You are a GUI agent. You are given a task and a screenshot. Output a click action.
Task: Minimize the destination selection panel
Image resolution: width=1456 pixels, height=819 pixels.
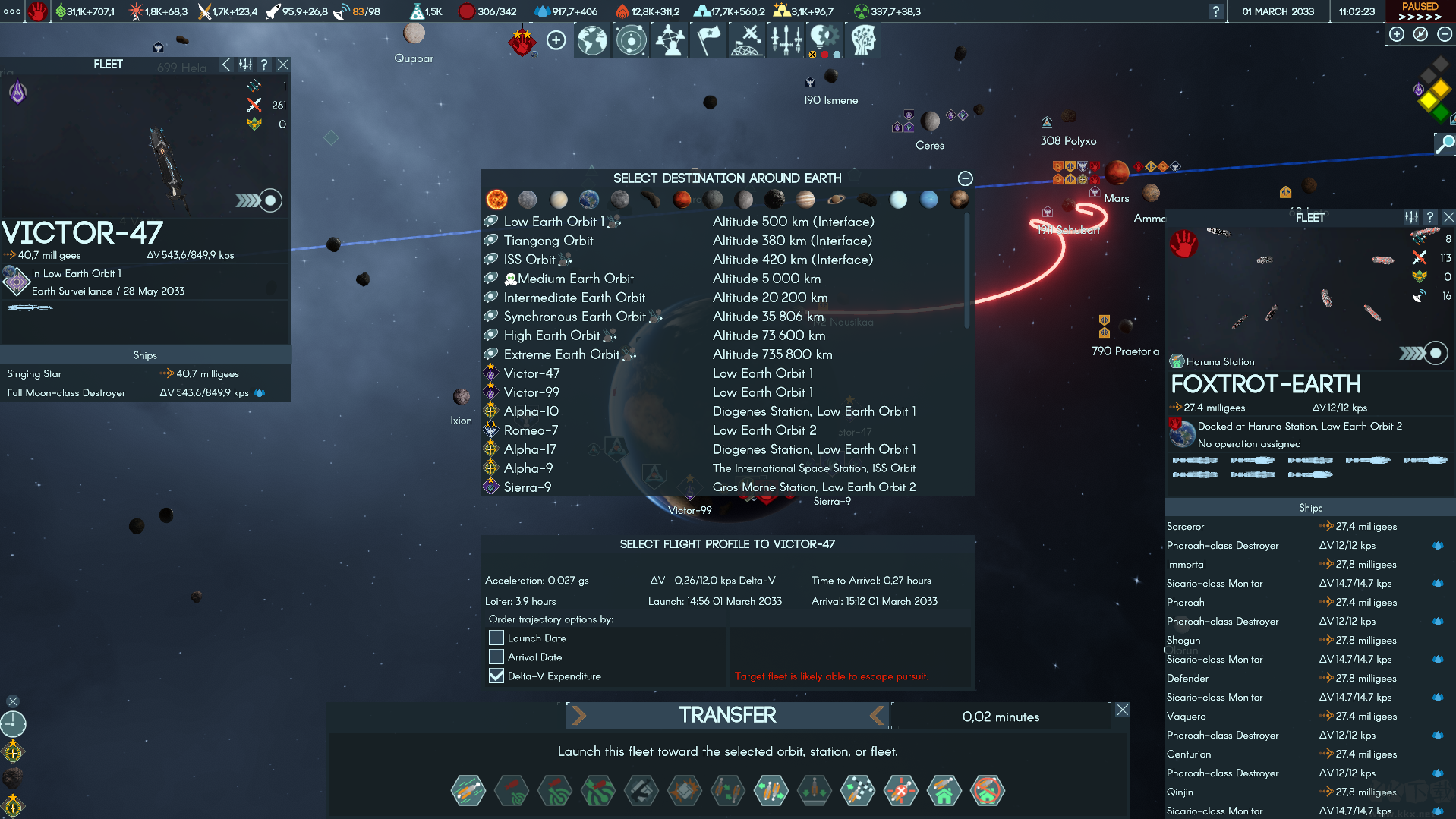pyautogui.click(x=965, y=178)
